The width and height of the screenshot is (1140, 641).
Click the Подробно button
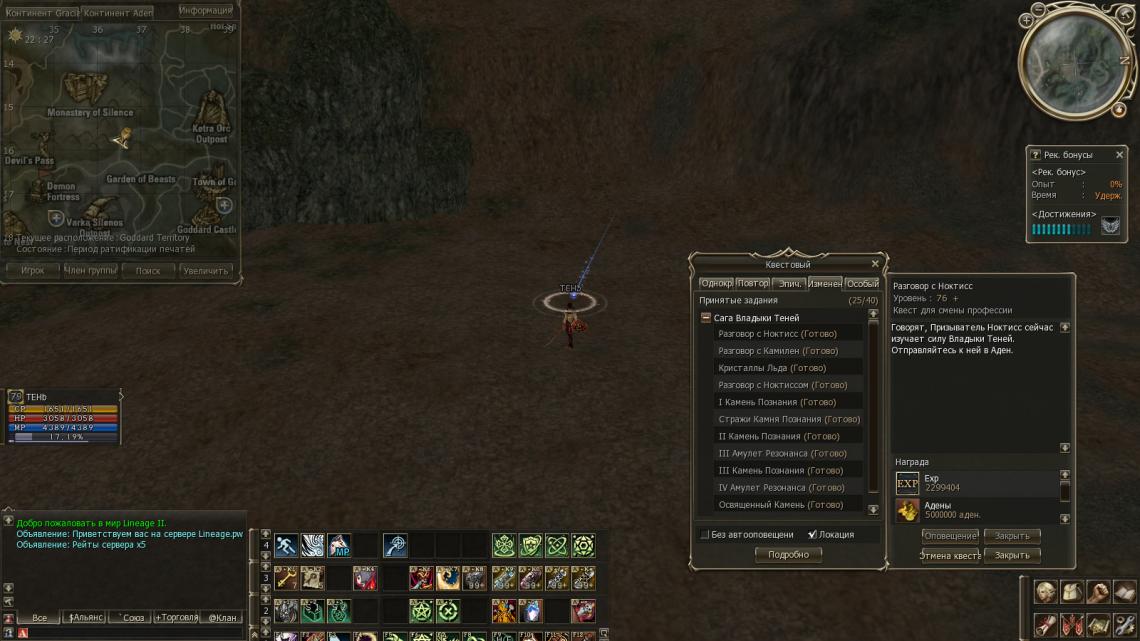[x=788, y=555]
